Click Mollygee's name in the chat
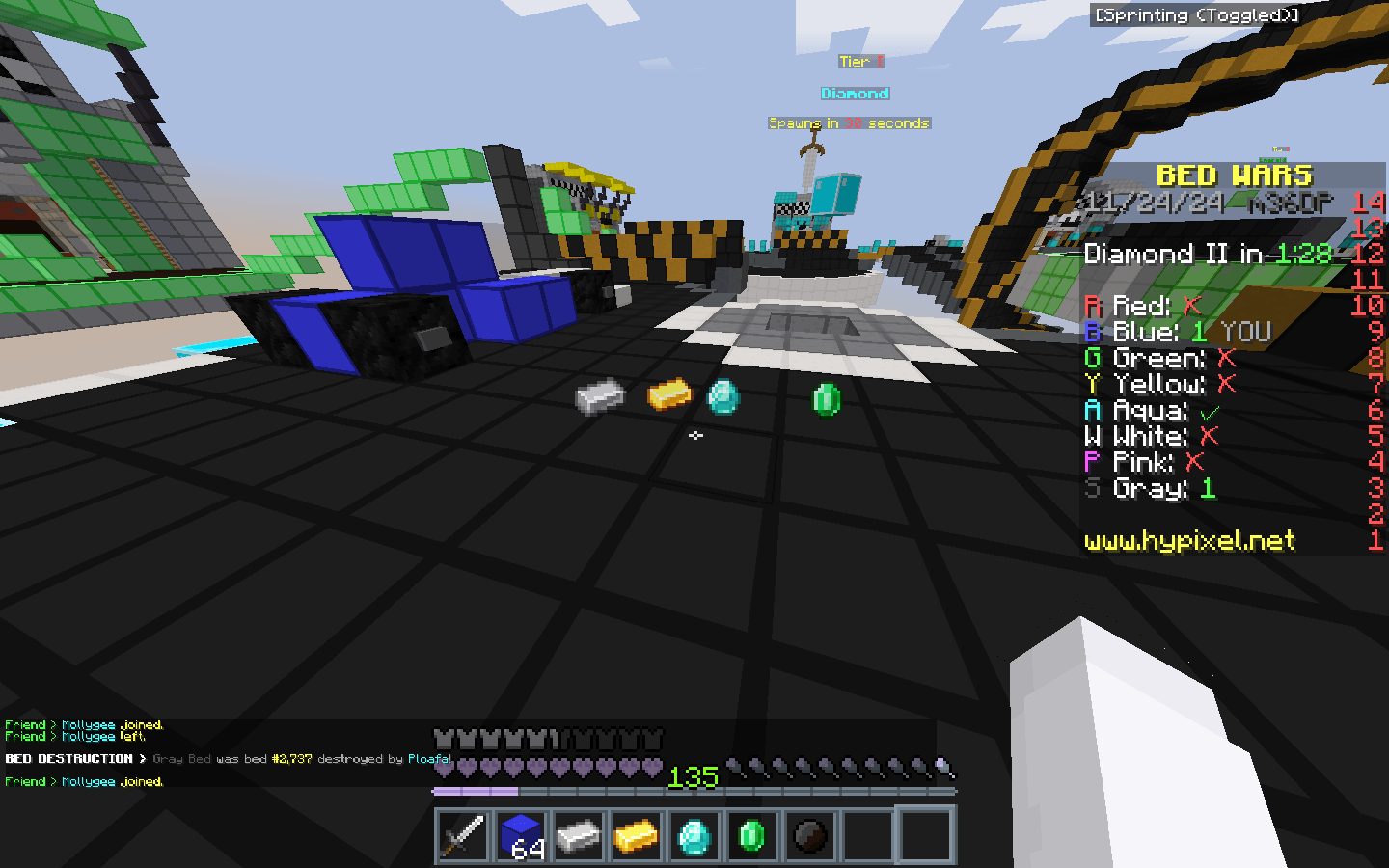 (x=88, y=781)
